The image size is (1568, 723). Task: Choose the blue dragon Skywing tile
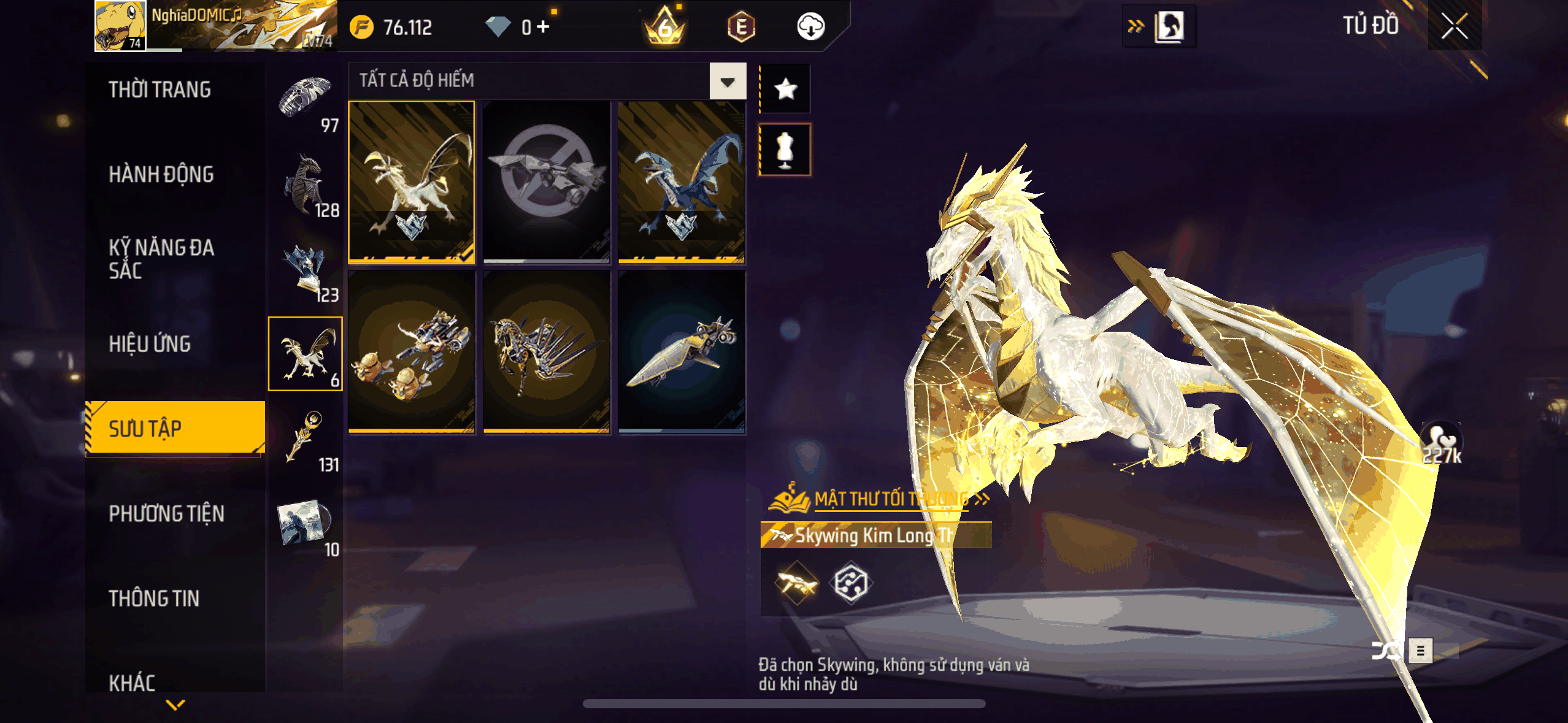681,182
